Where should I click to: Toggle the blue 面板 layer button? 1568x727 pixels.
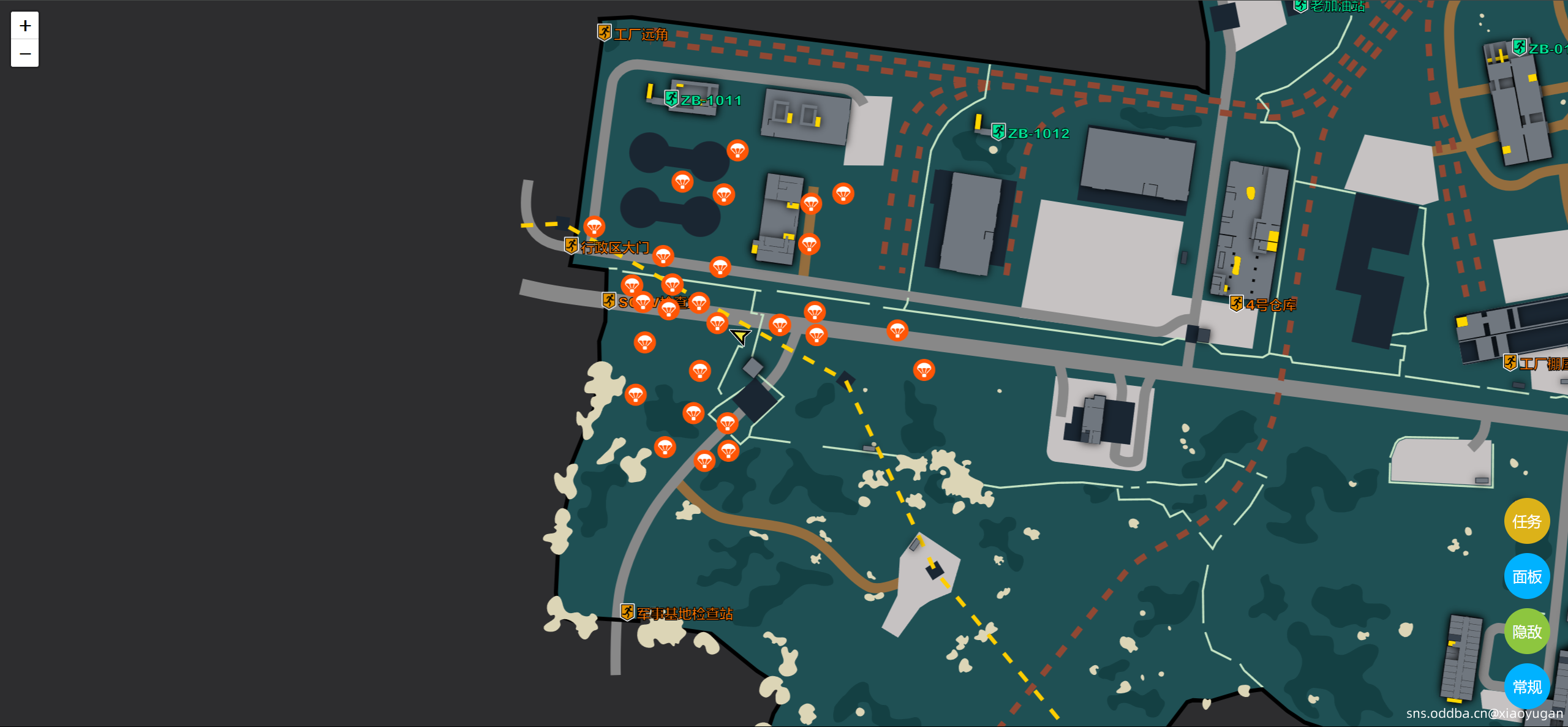(1526, 576)
